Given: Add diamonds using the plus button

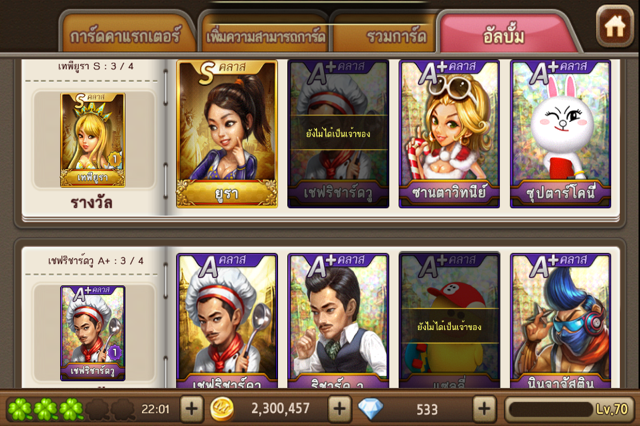Looking at the screenshot, I should tap(485, 409).
